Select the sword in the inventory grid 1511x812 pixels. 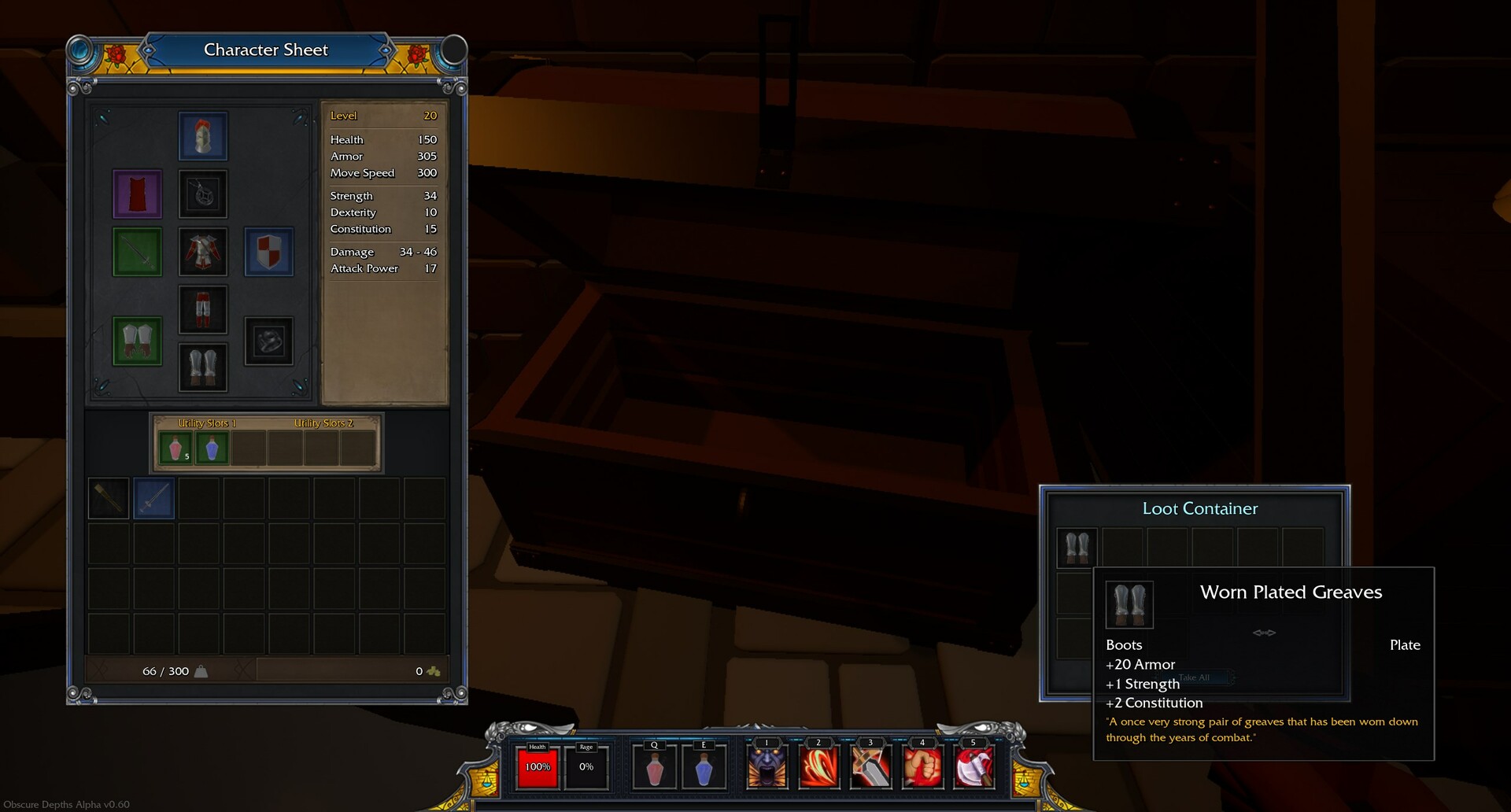tap(153, 498)
